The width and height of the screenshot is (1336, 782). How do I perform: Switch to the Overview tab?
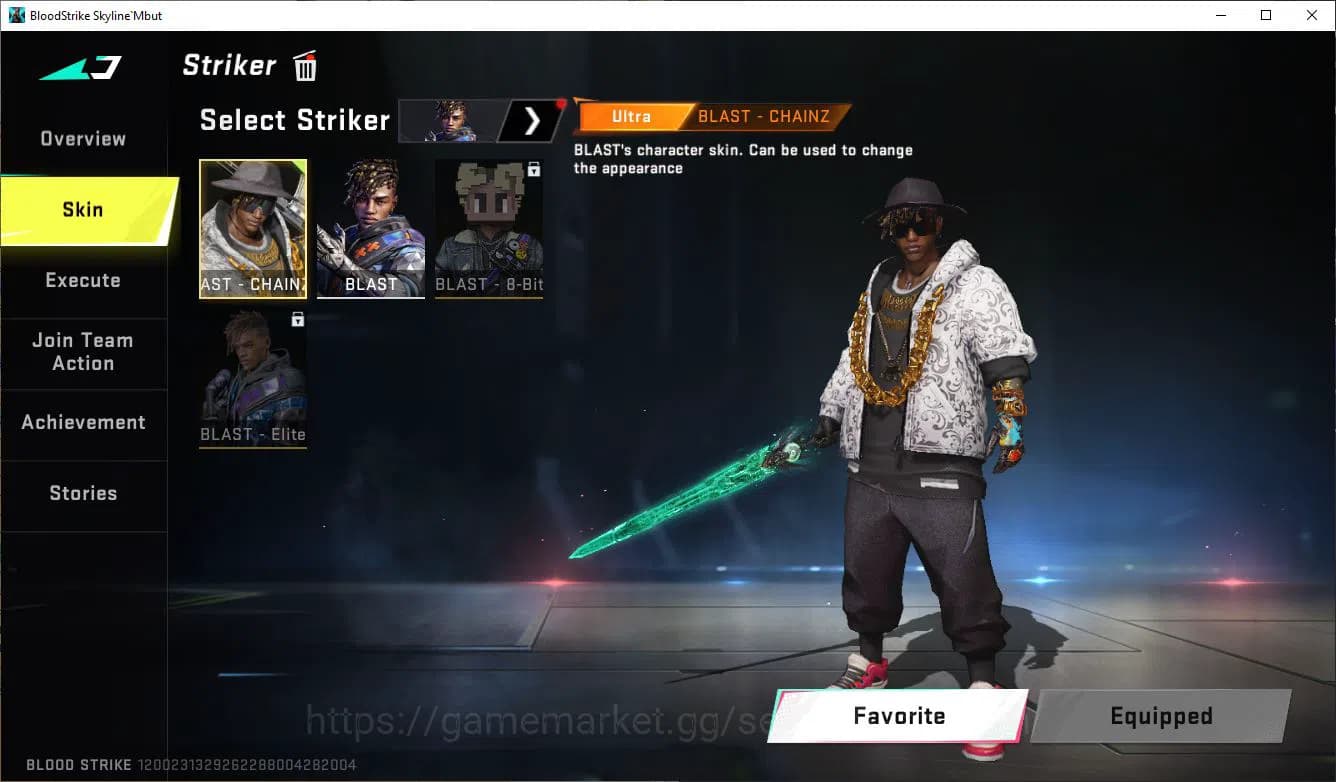[x=81, y=138]
